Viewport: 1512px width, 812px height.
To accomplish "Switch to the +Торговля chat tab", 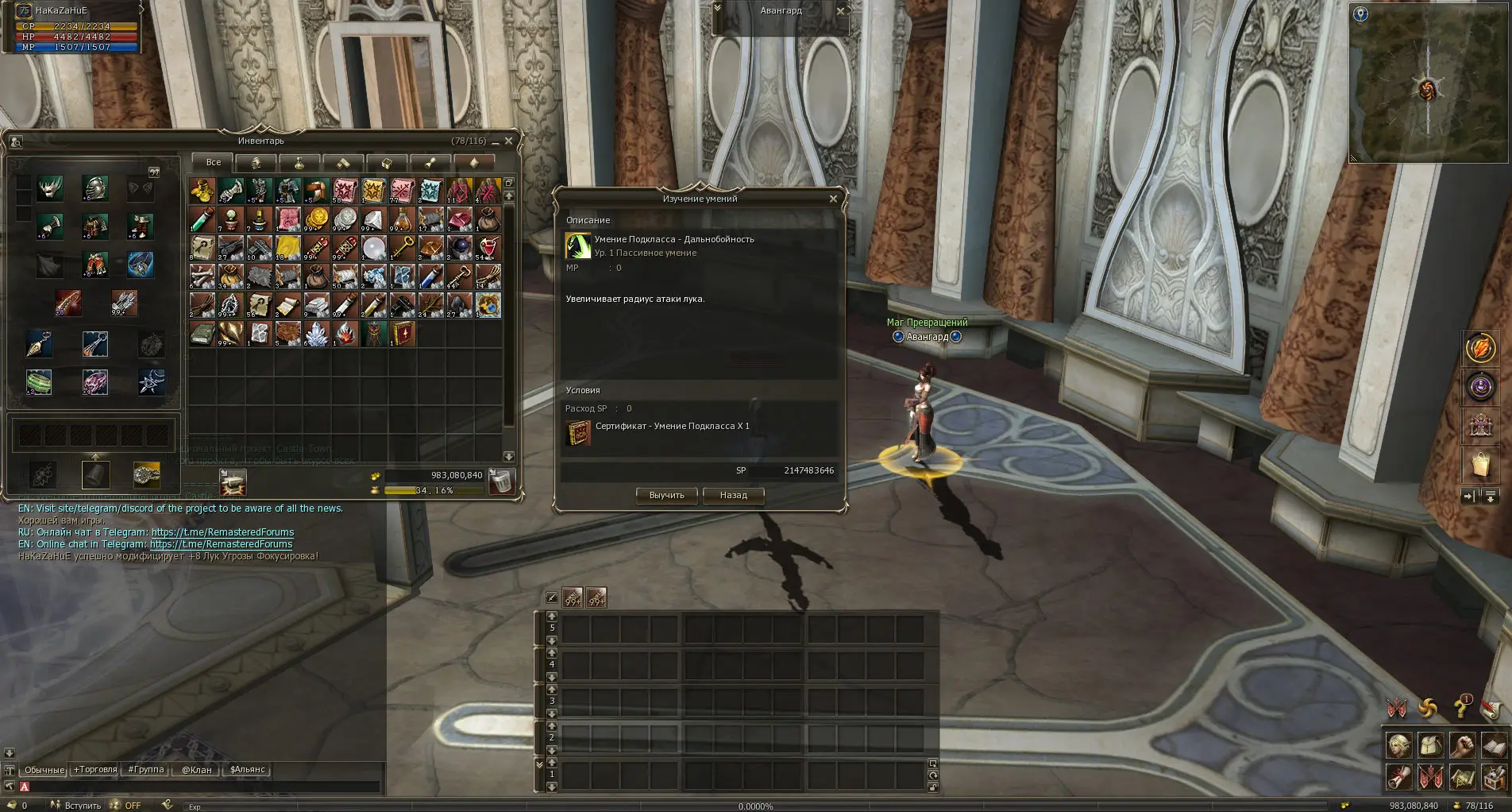I will [x=95, y=770].
